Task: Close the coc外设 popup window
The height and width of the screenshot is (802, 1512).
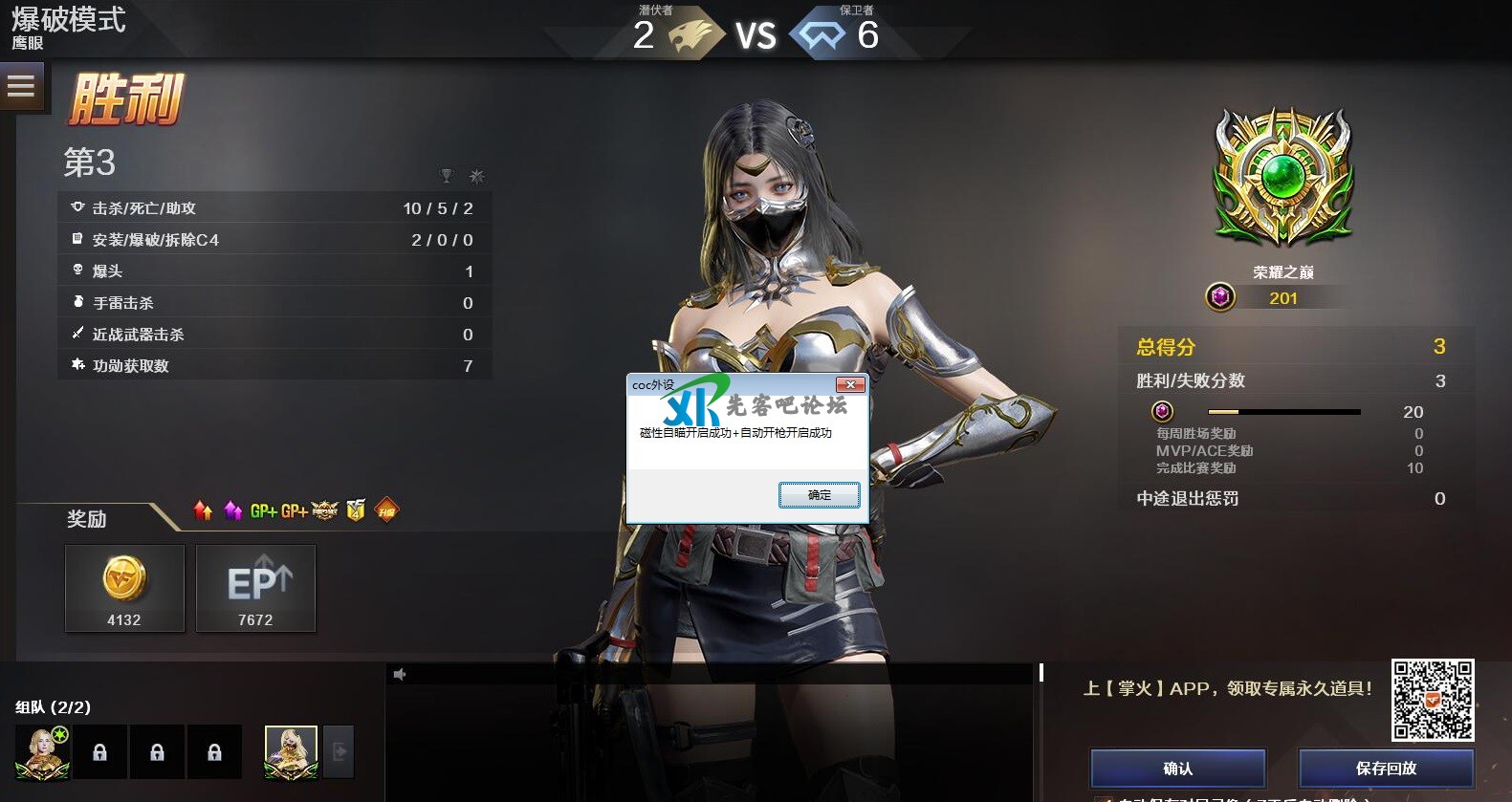Action: (850, 385)
